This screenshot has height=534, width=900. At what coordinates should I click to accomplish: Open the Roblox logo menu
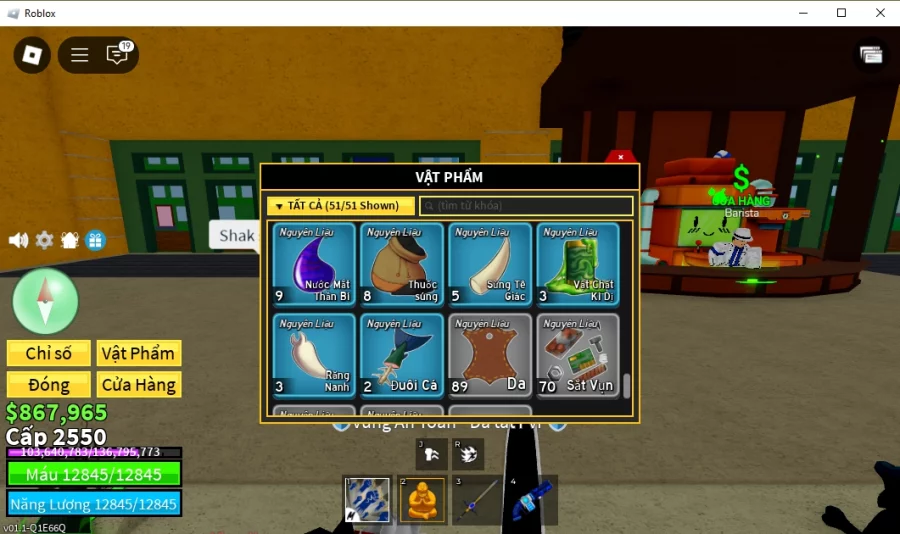point(32,54)
